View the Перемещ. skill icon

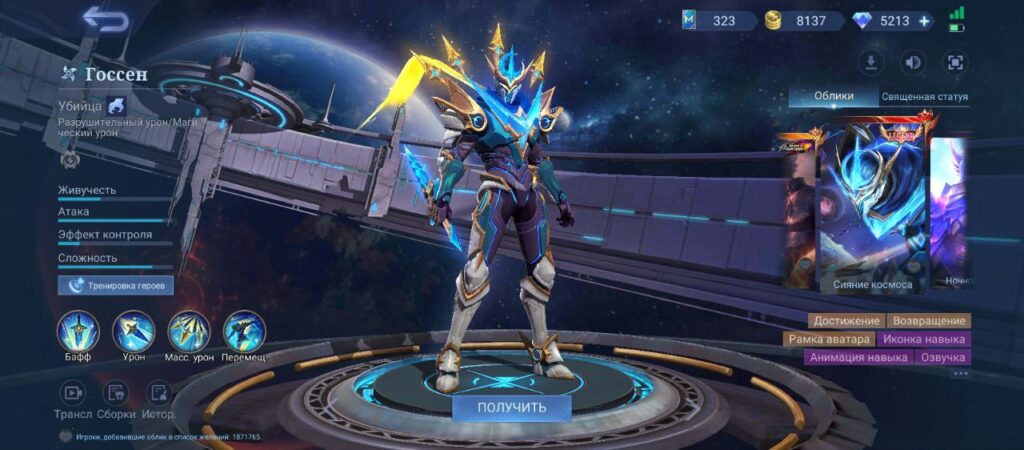(x=243, y=331)
